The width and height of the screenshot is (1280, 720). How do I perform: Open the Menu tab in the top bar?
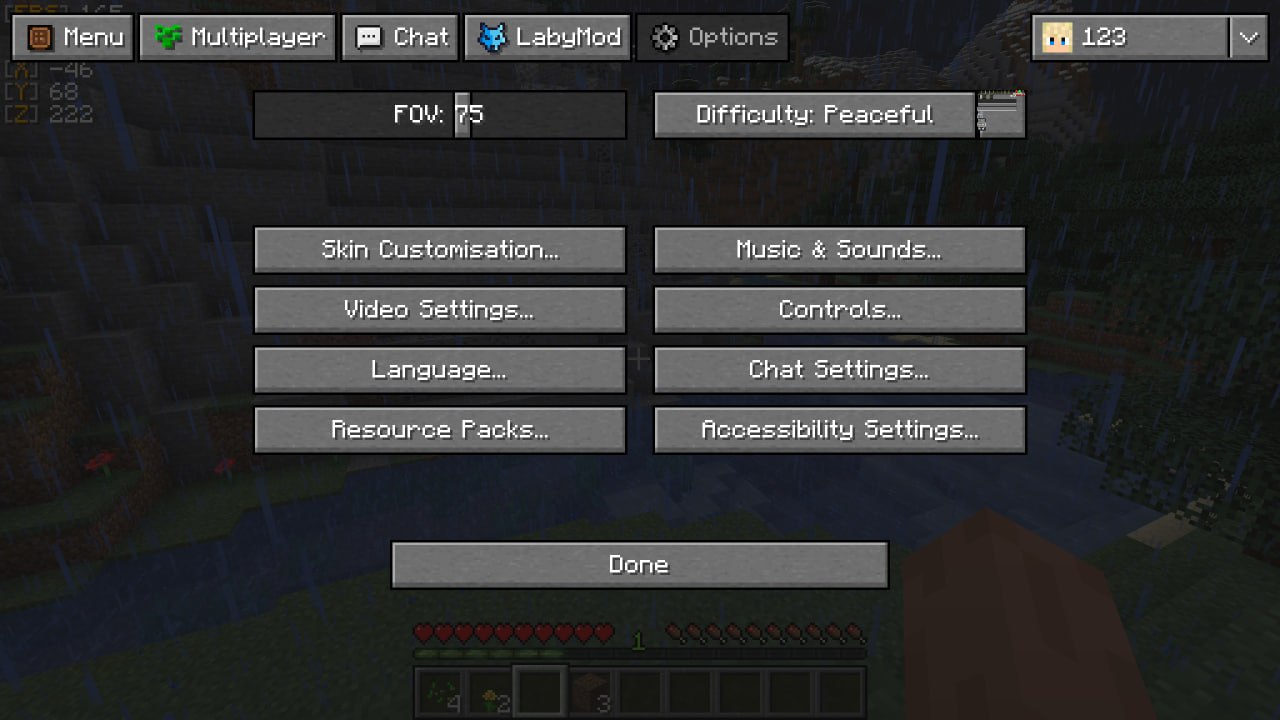(x=73, y=38)
